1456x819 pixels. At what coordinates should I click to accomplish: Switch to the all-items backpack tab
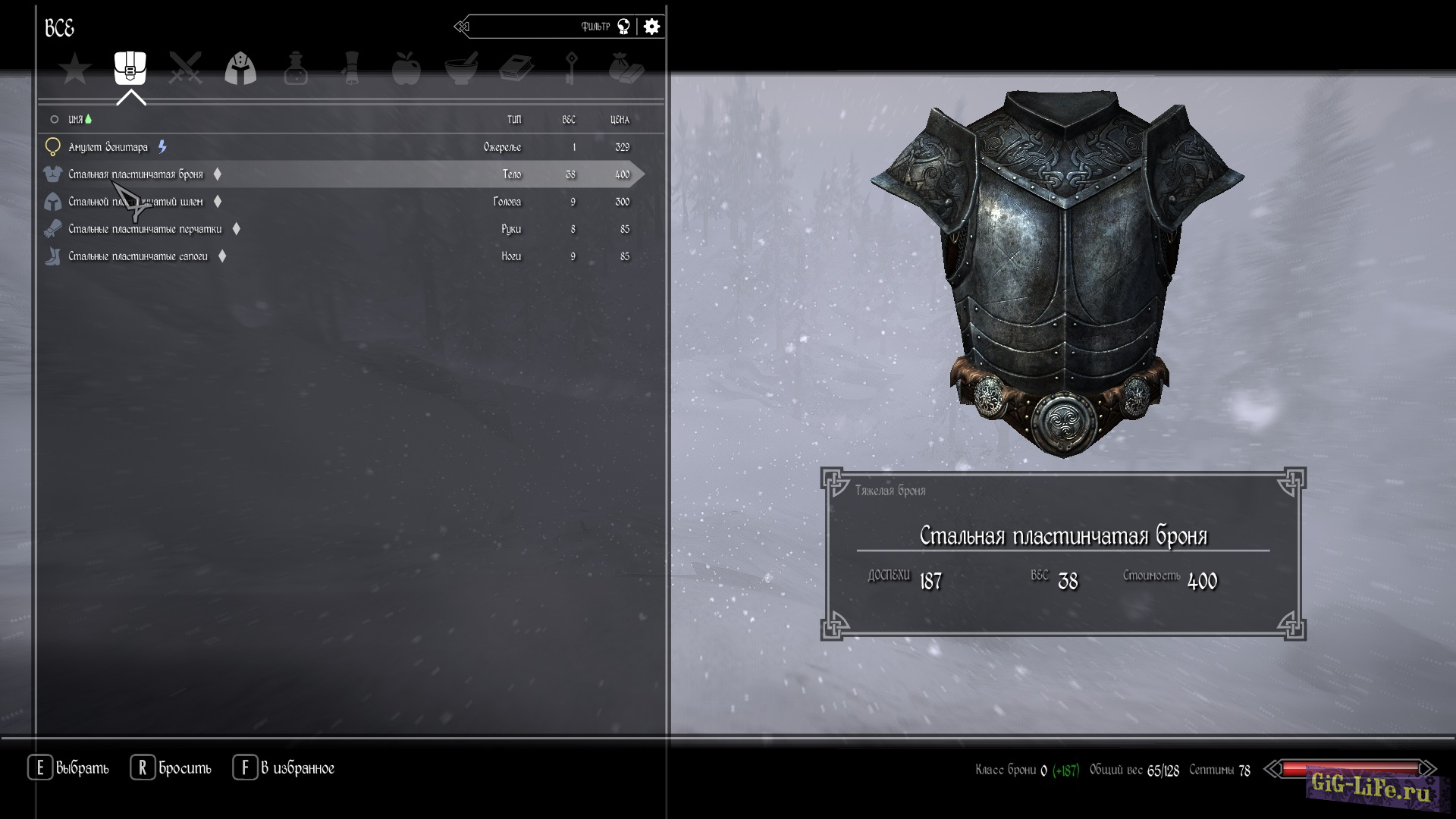tap(130, 68)
